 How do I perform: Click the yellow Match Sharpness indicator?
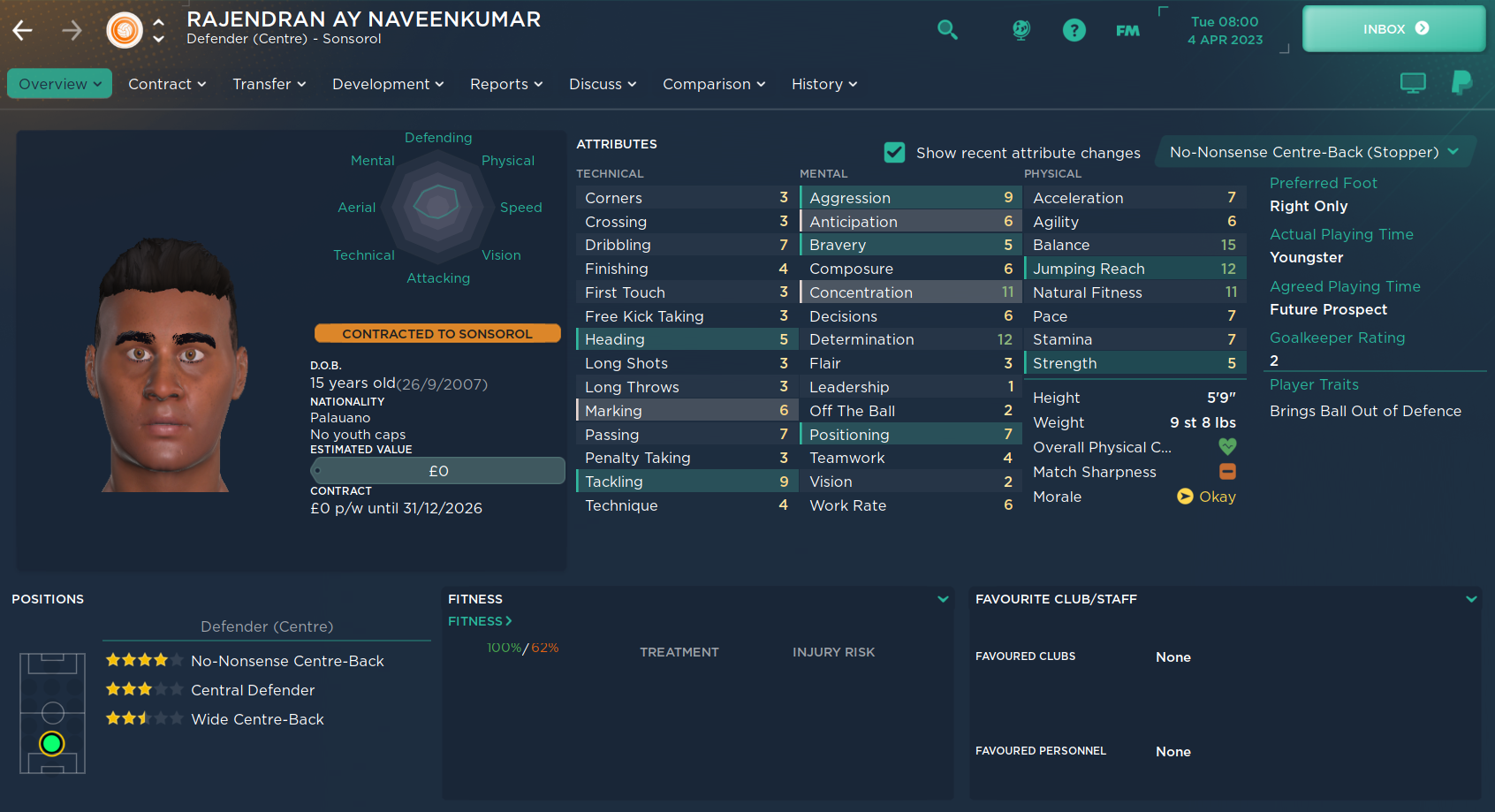point(1227,472)
